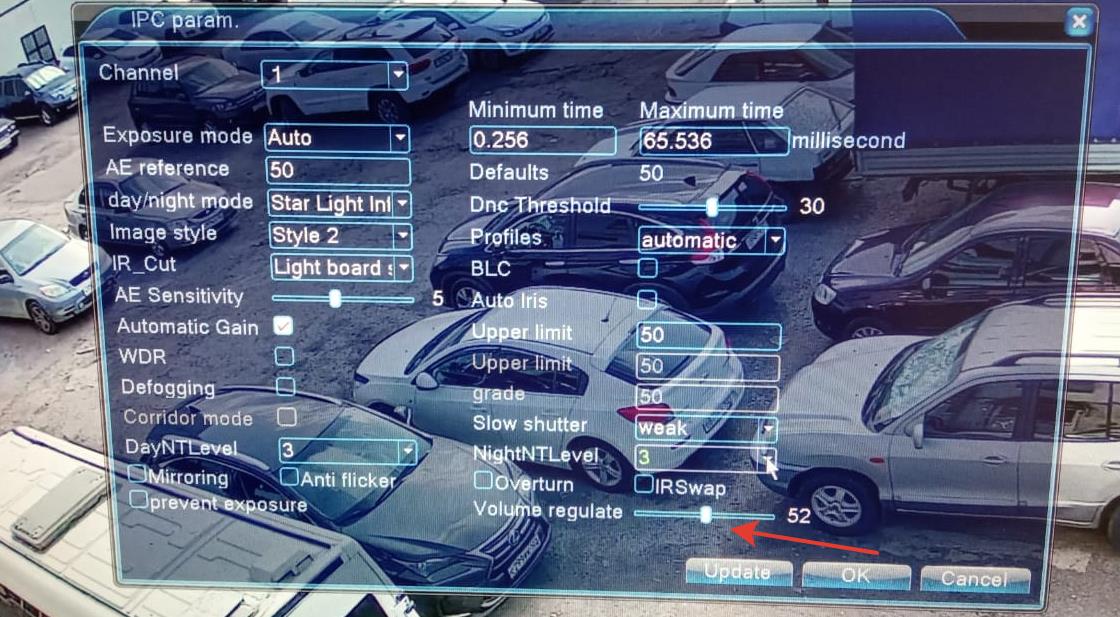This screenshot has height=617, width=1120.
Task: Confirm settings with the OK button
Action: (855, 576)
